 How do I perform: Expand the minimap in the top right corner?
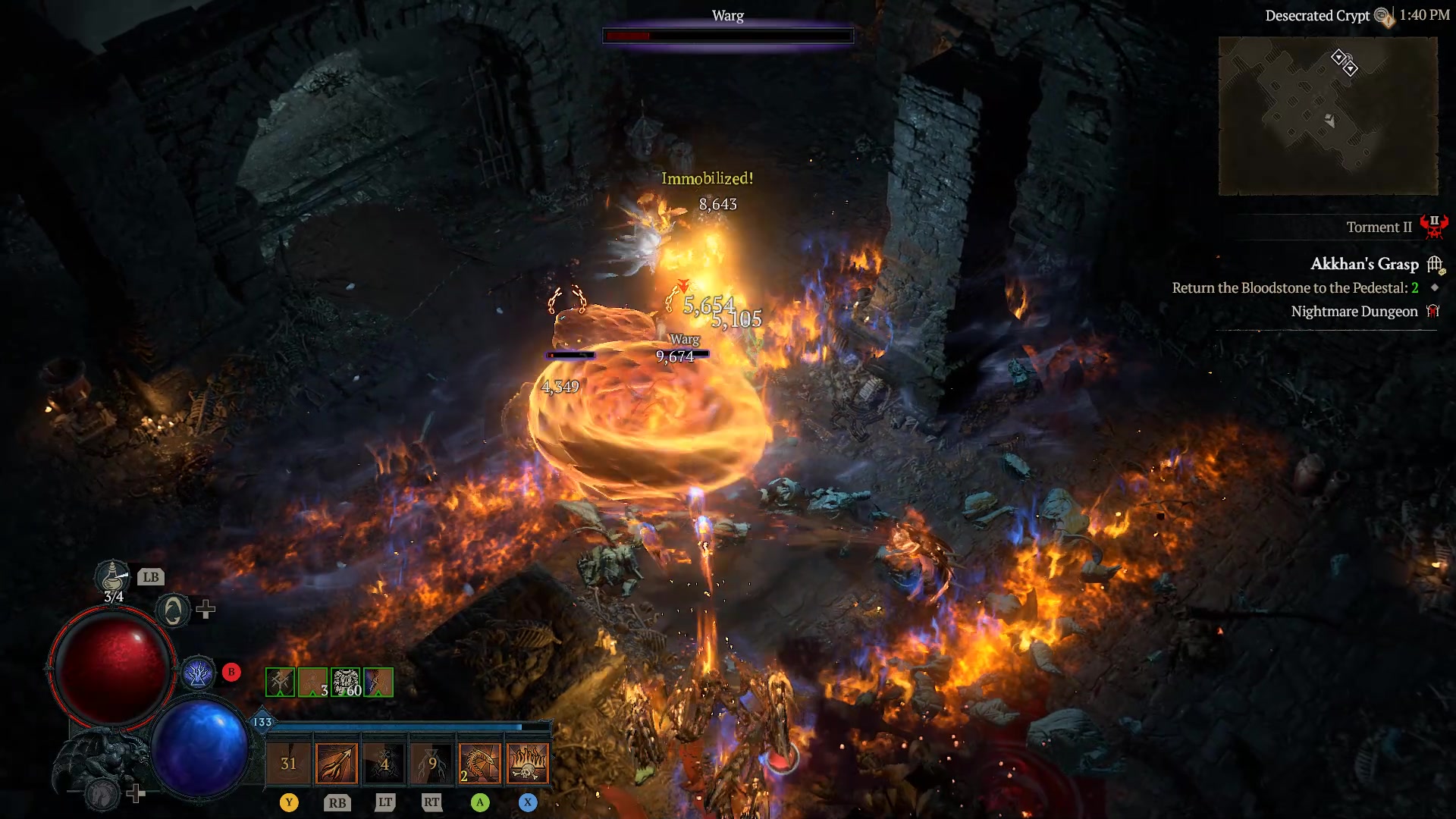coord(1329,115)
